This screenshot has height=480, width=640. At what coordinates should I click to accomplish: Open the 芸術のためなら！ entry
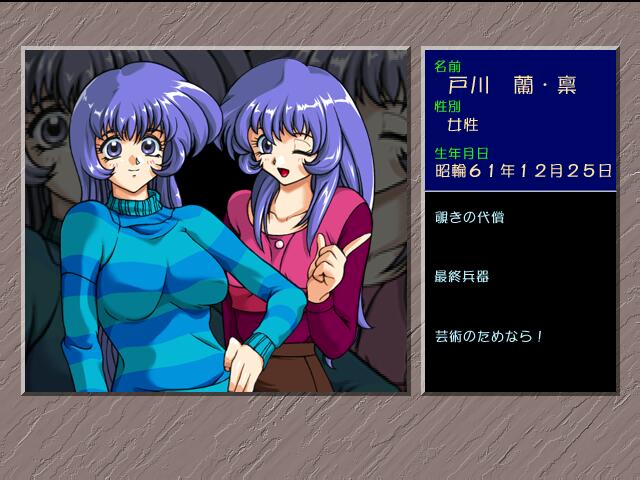coord(489,336)
